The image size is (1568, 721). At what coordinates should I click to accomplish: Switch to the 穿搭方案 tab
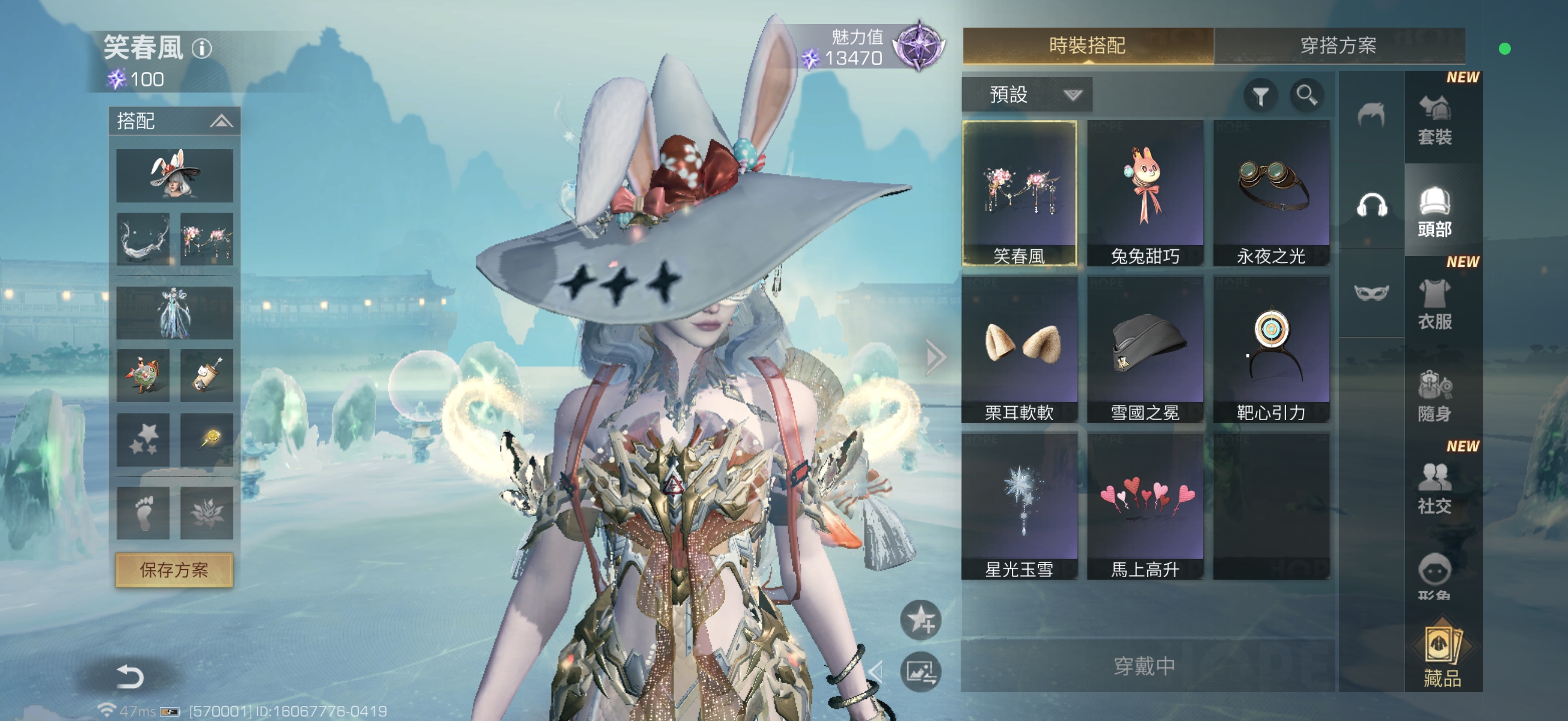click(x=1338, y=46)
